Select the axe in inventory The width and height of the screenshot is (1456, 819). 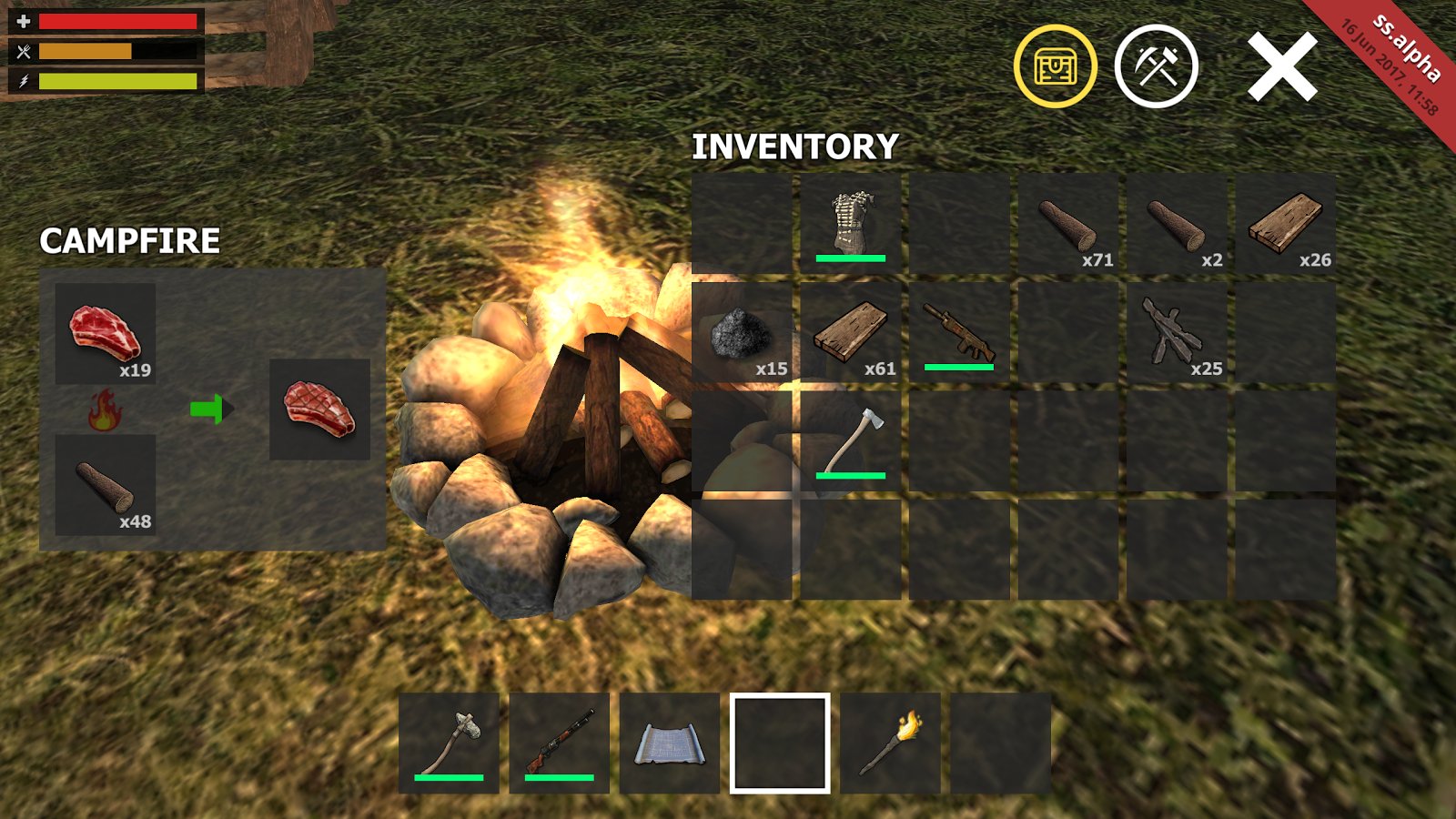click(x=851, y=441)
